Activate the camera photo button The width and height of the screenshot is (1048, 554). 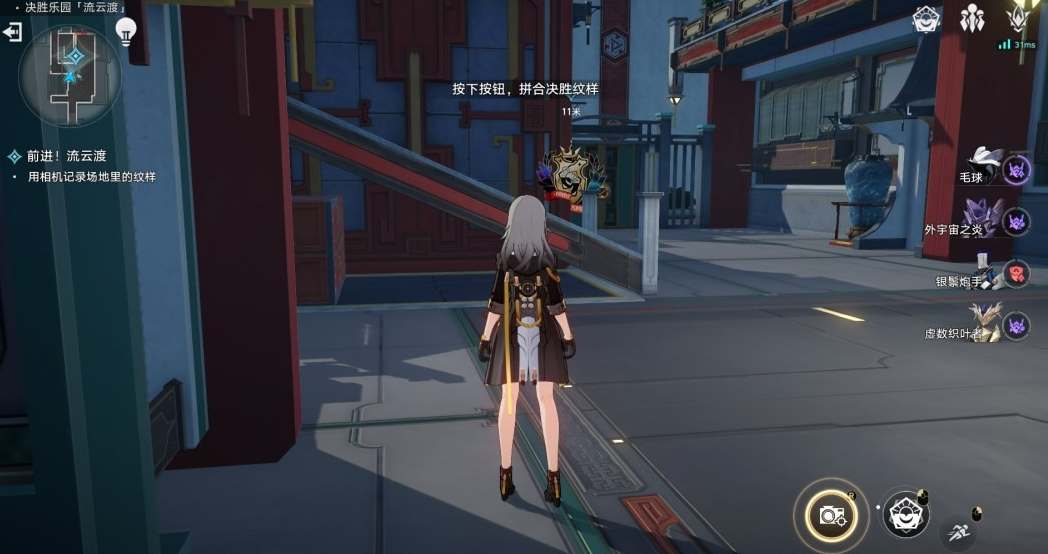pyautogui.click(x=831, y=513)
